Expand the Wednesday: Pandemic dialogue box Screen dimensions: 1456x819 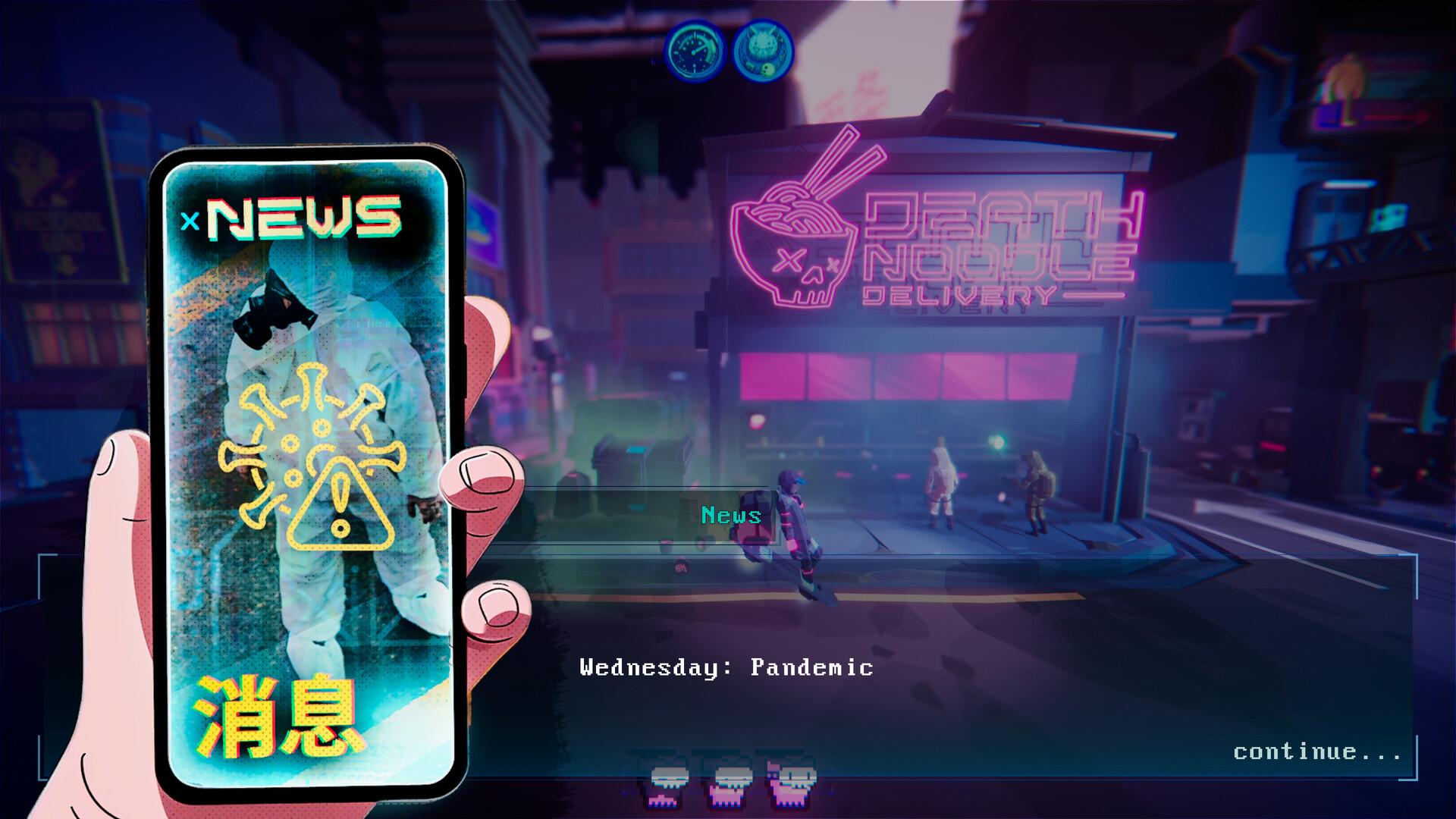(x=726, y=667)
